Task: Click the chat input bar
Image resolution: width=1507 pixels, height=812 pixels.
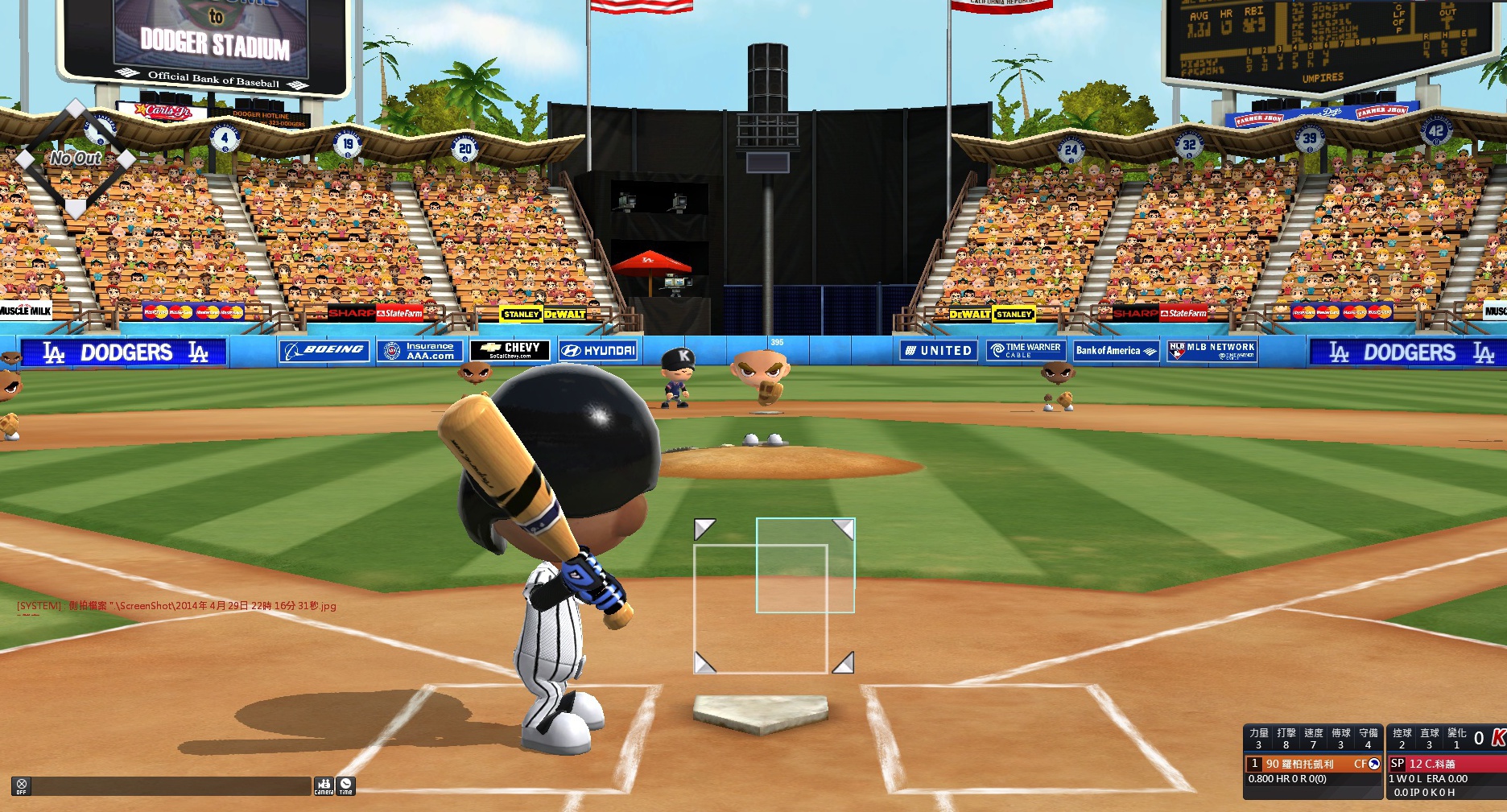Action: point(171,785)
